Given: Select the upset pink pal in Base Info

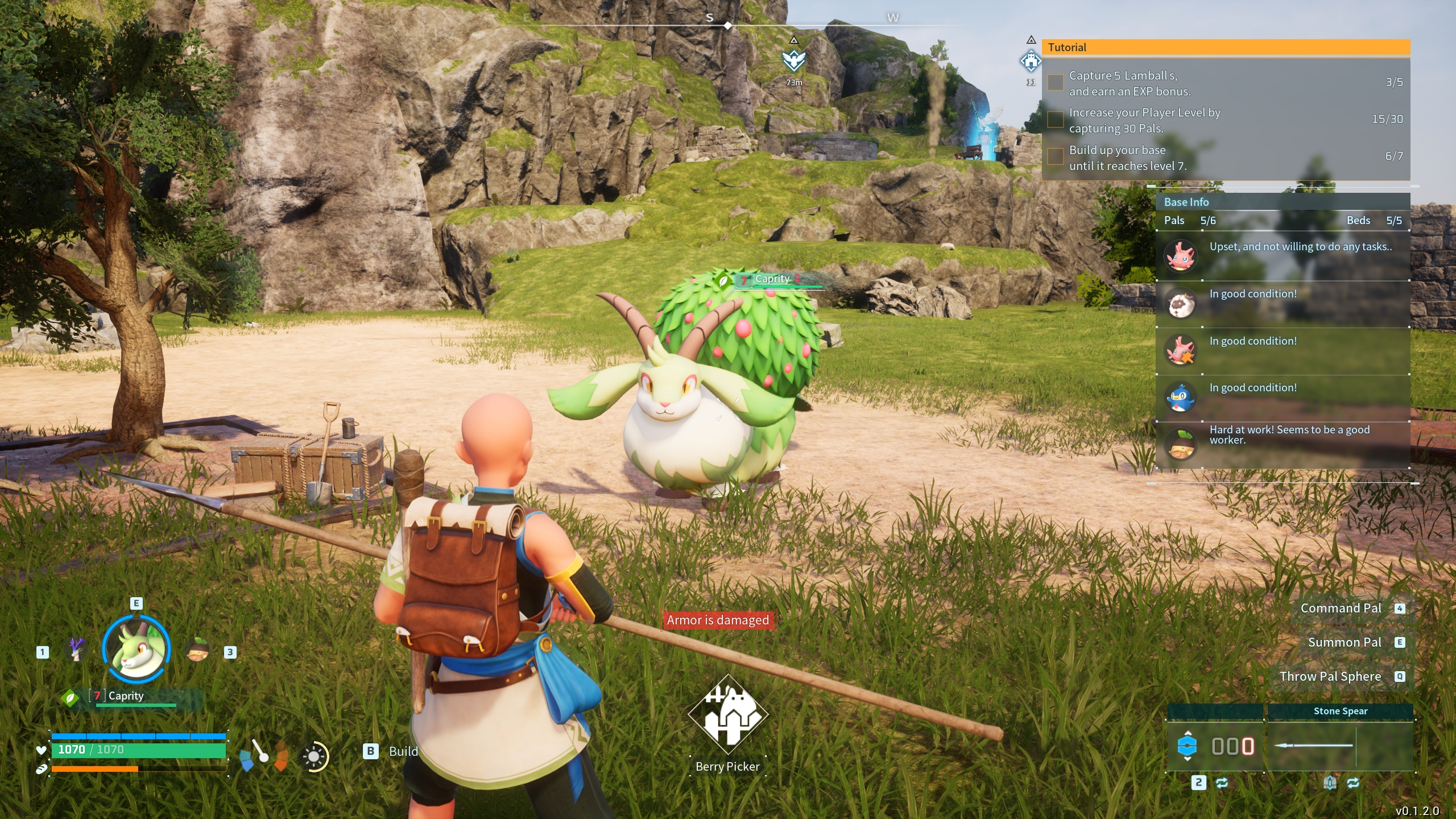Looking at the screenshot, I should (x=1181, y=256).
